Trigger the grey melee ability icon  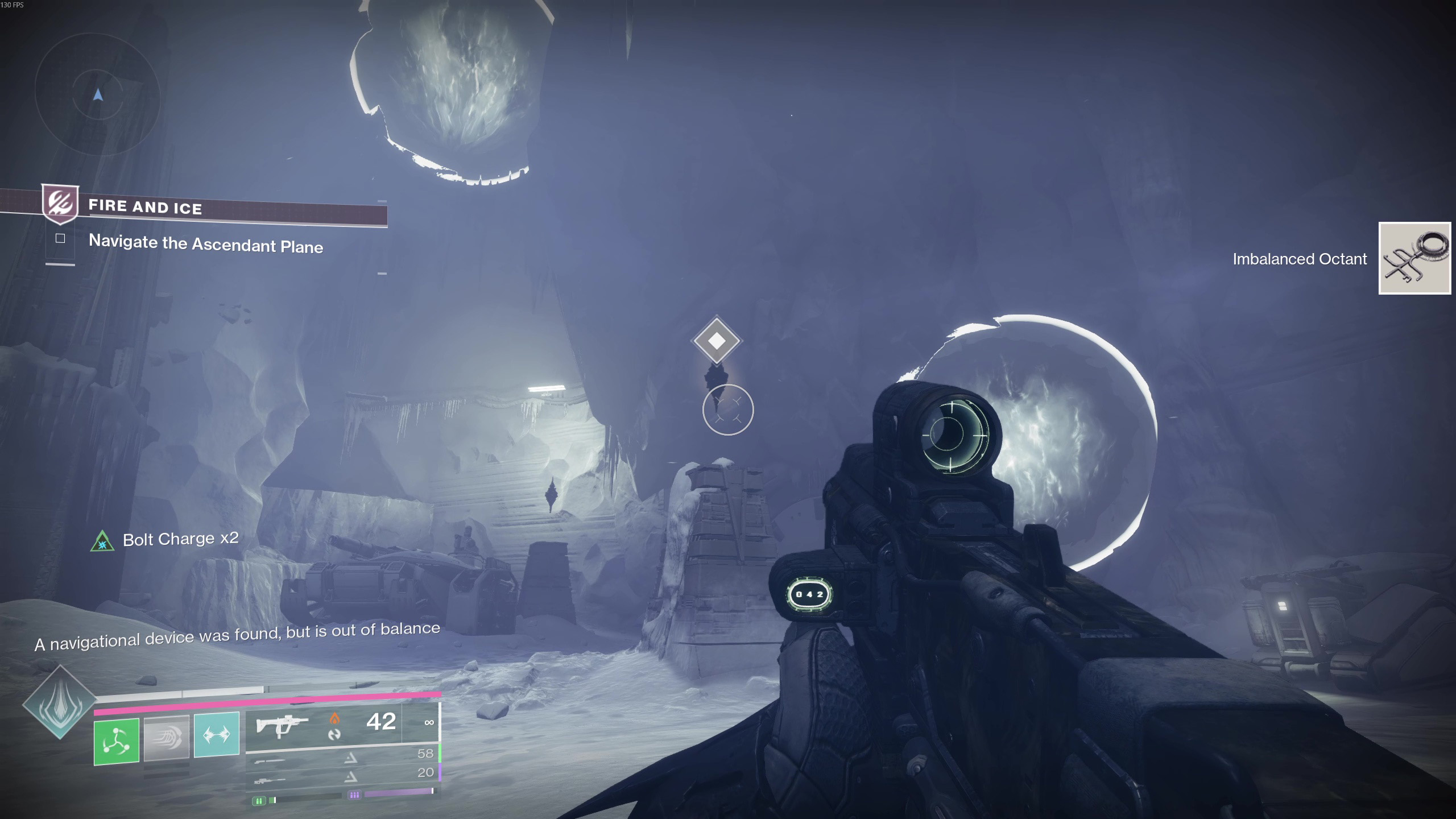[166, 738]
